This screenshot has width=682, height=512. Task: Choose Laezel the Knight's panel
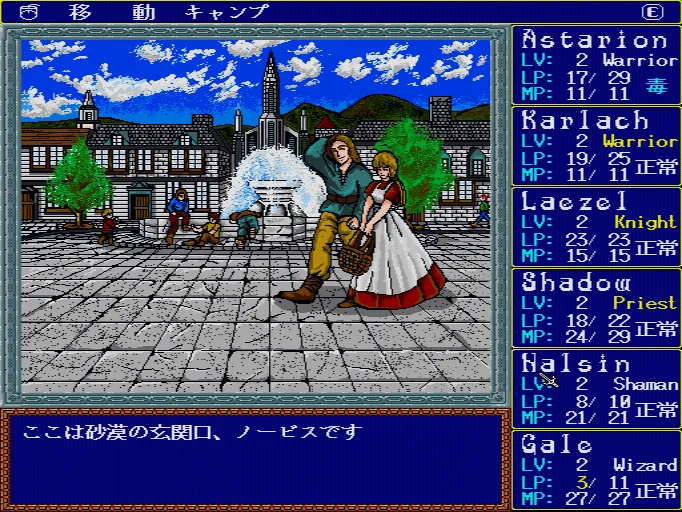(597, 226)
